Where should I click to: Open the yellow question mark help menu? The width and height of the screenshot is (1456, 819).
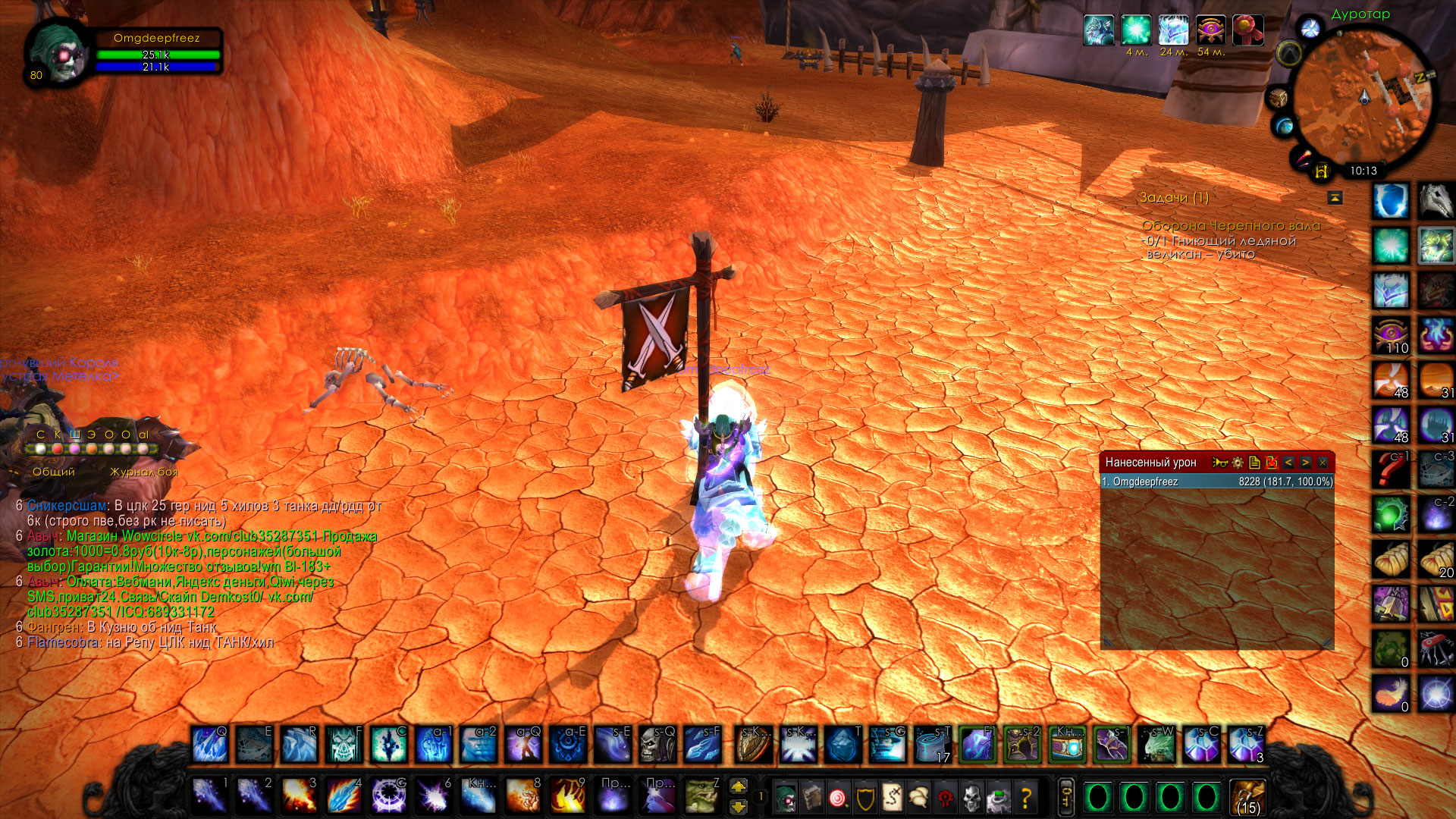pyautogui.click(x=1026, y=797)
